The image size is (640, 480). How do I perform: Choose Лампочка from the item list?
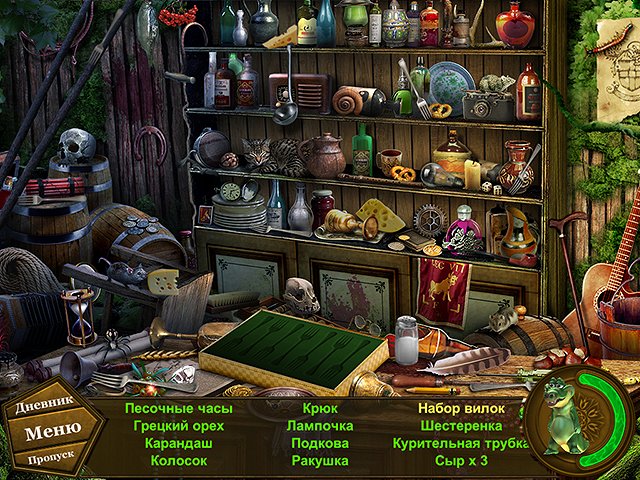(320, 425)
